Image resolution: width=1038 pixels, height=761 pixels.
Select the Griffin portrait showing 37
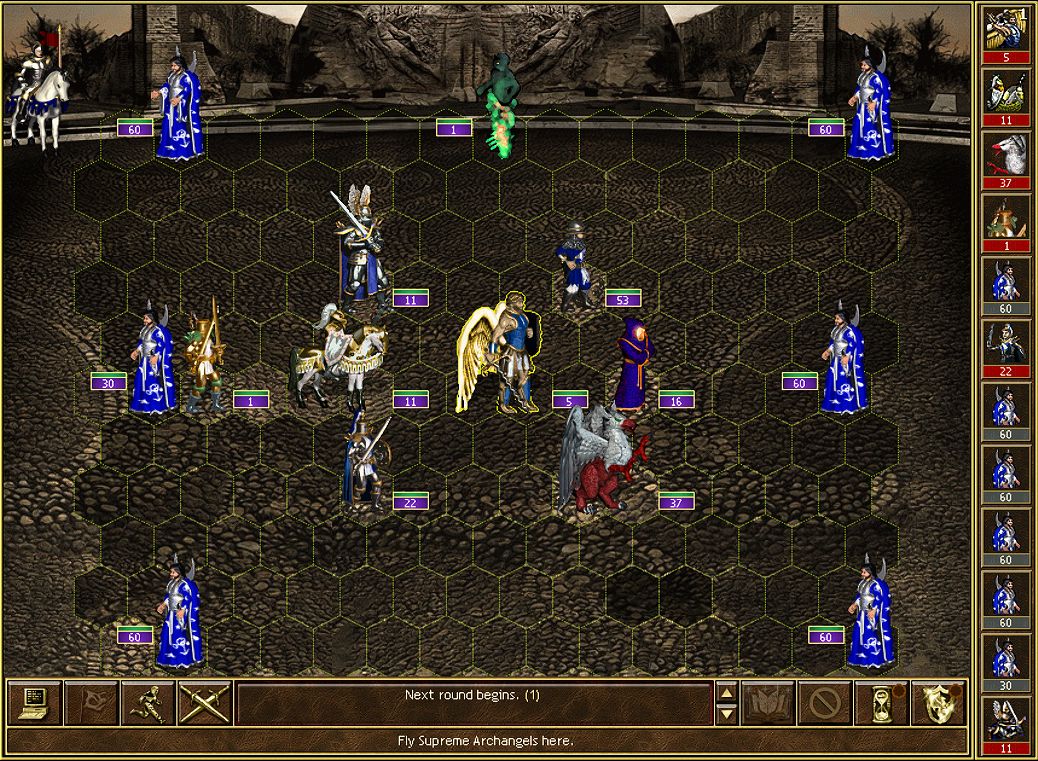coord(1005,153)
